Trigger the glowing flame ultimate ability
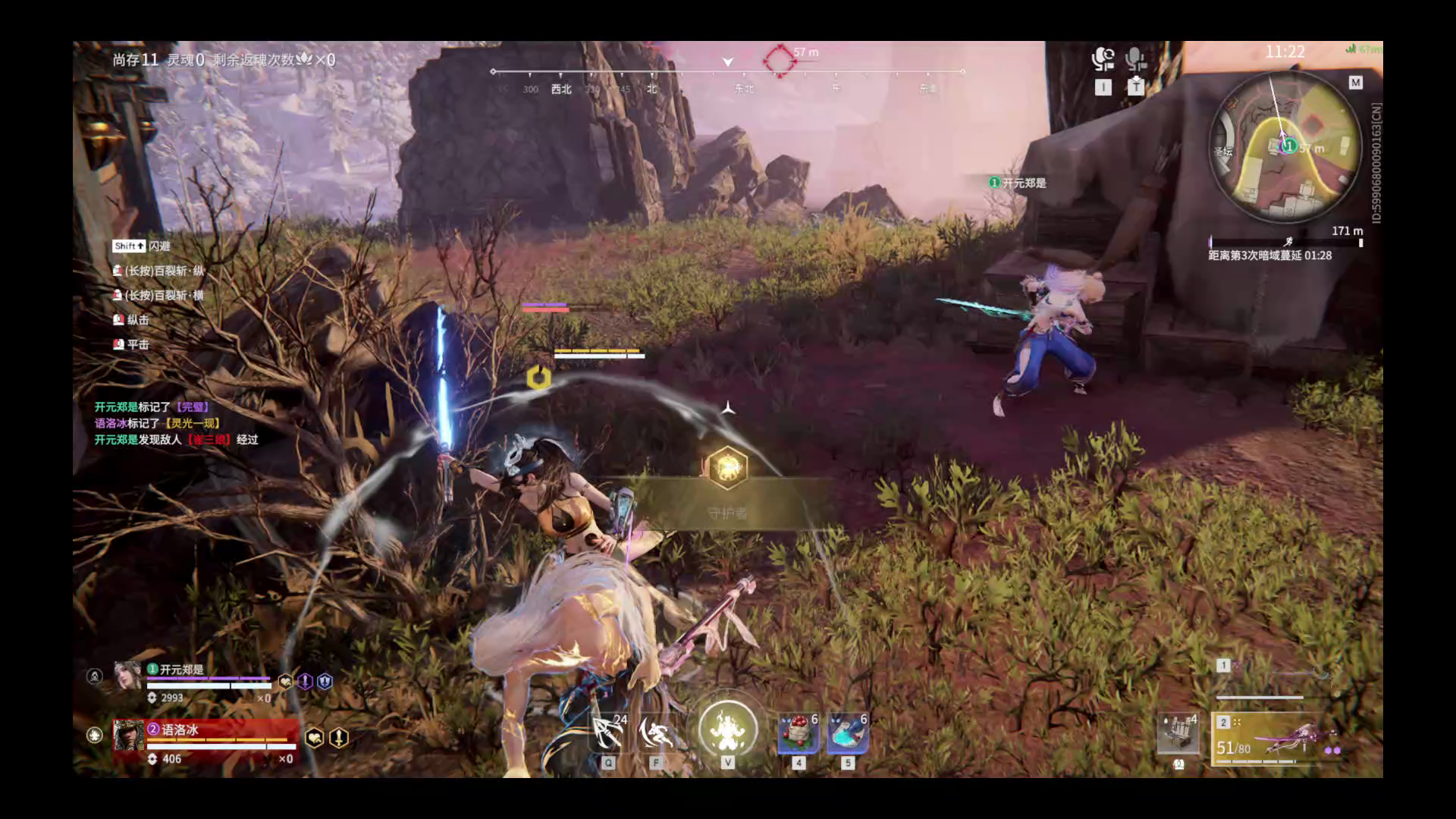 tap(727, 729)
